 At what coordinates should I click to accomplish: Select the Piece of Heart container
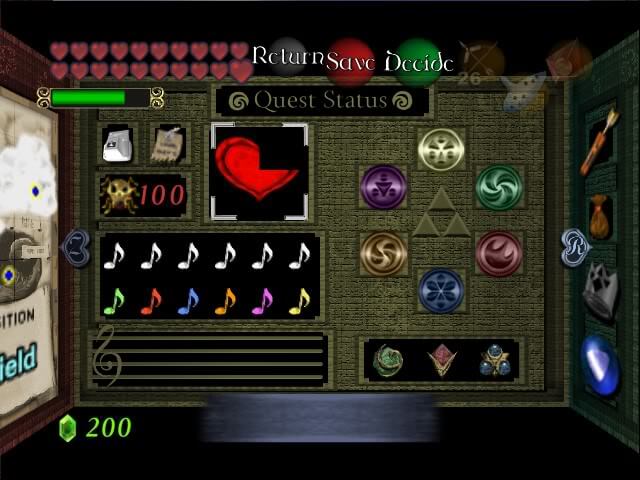tap(259, 168)
